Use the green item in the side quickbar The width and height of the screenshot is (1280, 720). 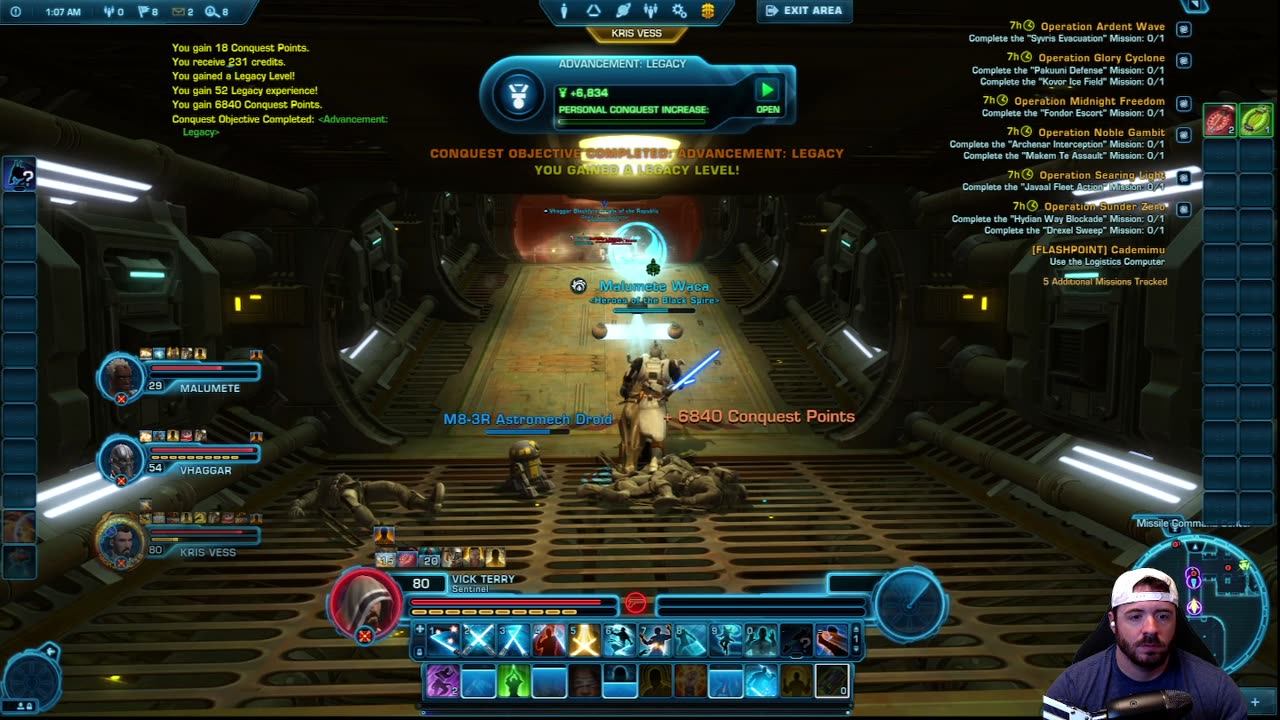pos(1256,121)
